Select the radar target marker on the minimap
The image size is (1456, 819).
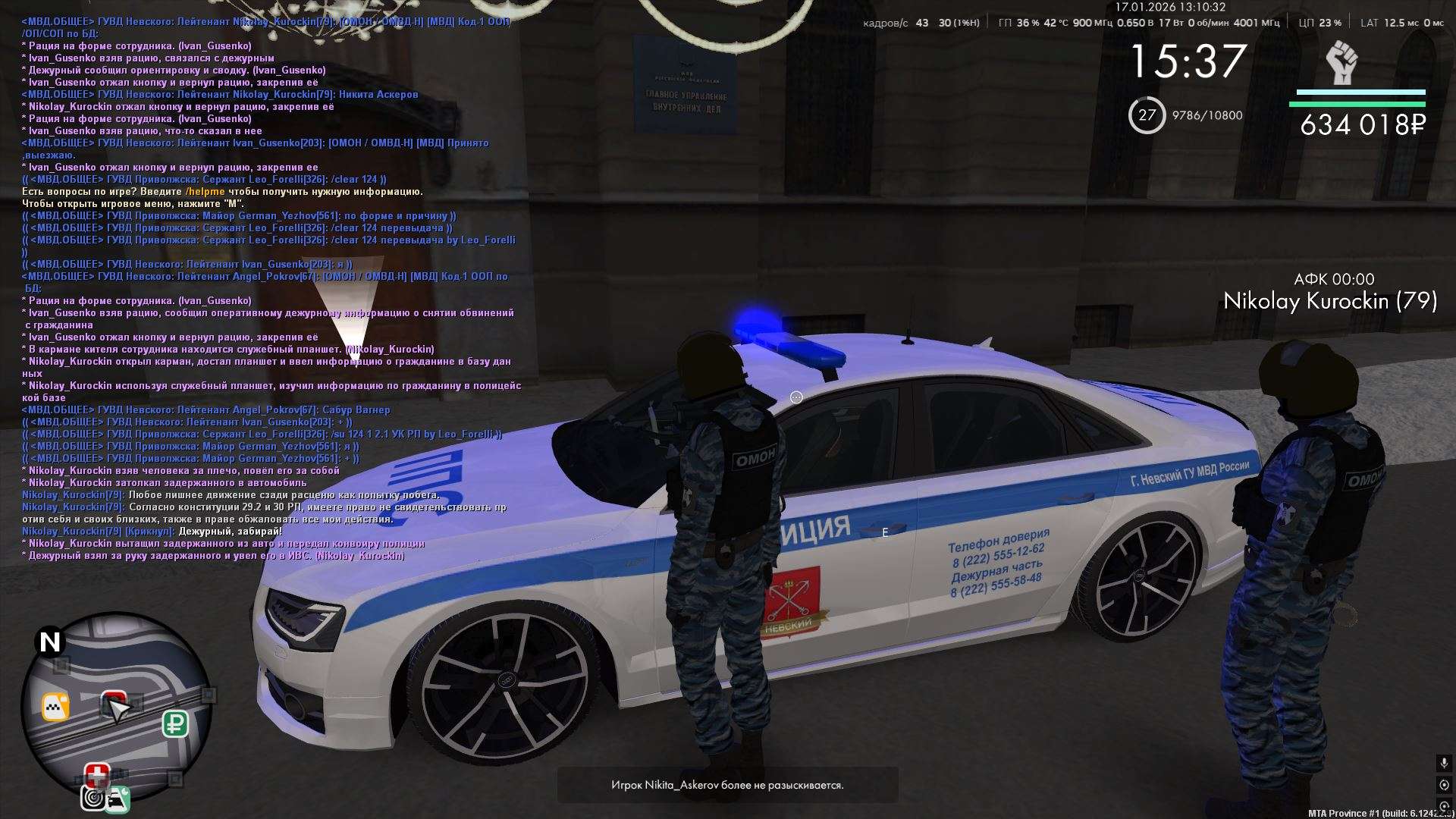[93, 798]
